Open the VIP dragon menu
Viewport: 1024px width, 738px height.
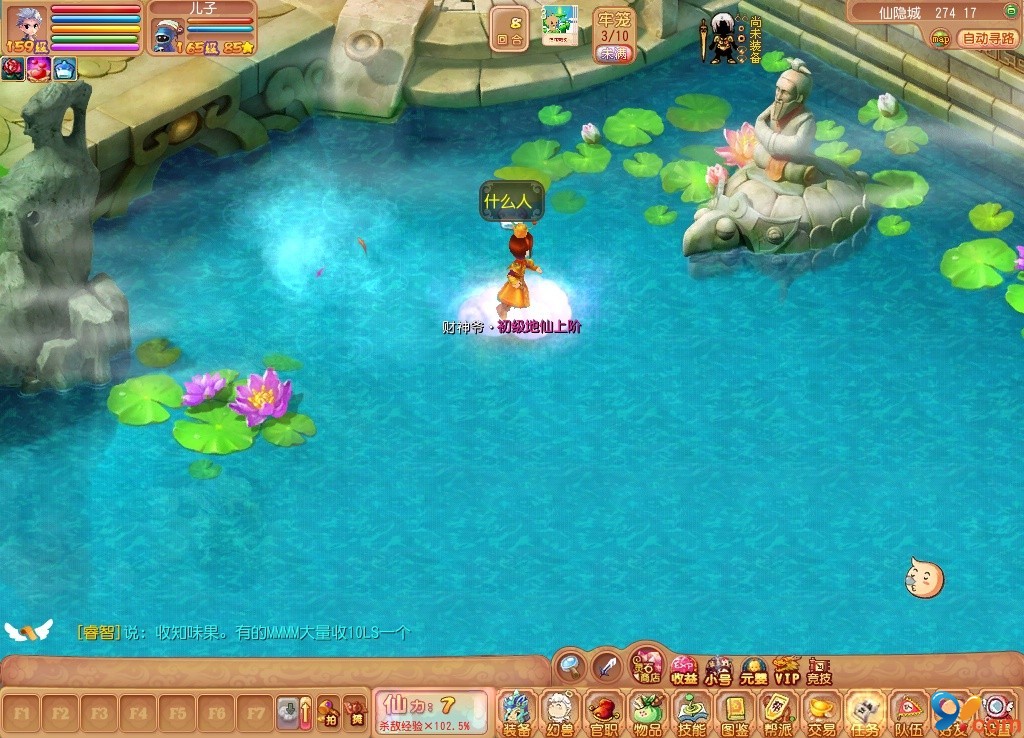pos(787,670)
